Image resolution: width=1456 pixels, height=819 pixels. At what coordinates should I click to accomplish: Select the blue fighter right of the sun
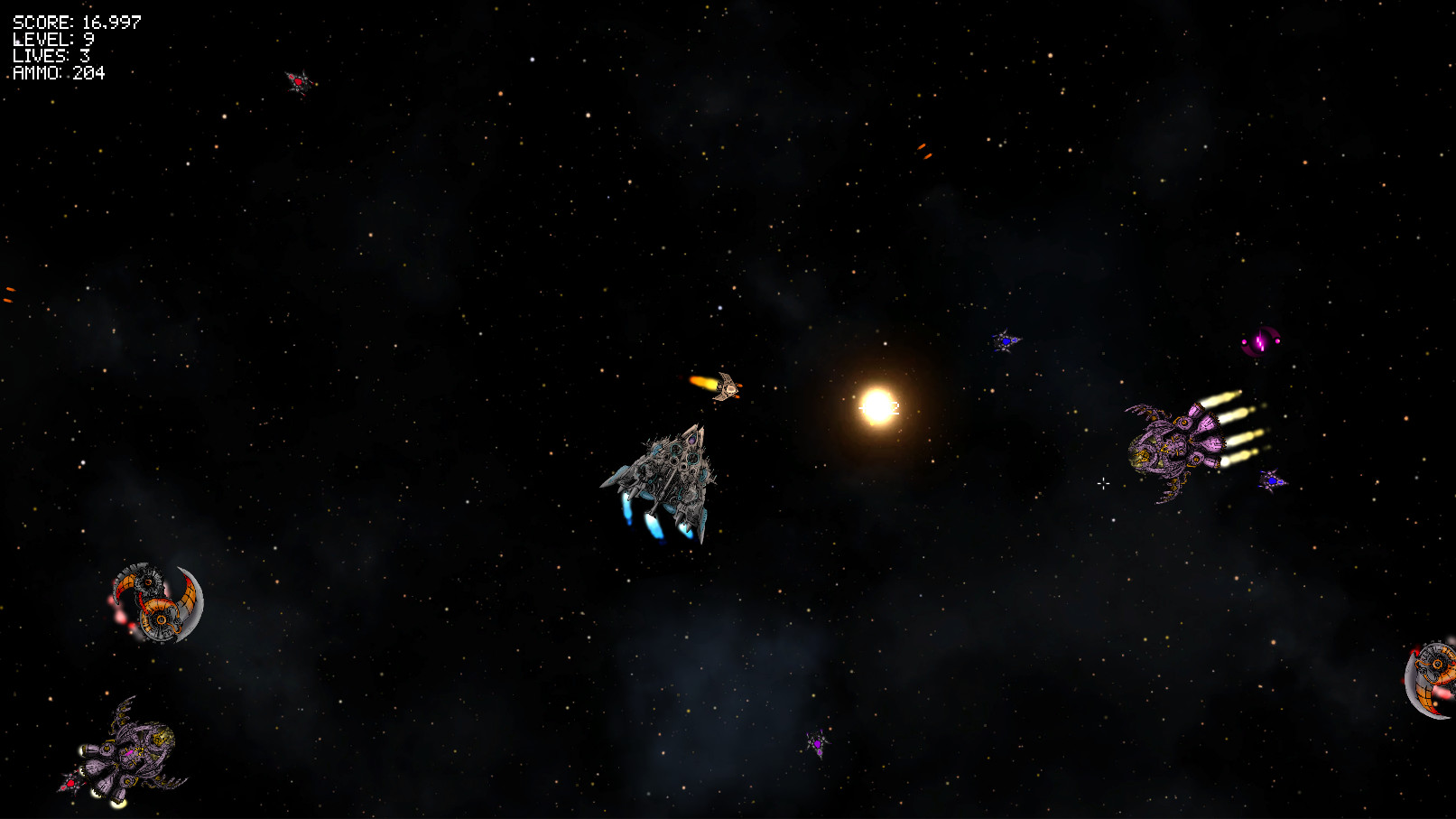tap(1005, 341)
